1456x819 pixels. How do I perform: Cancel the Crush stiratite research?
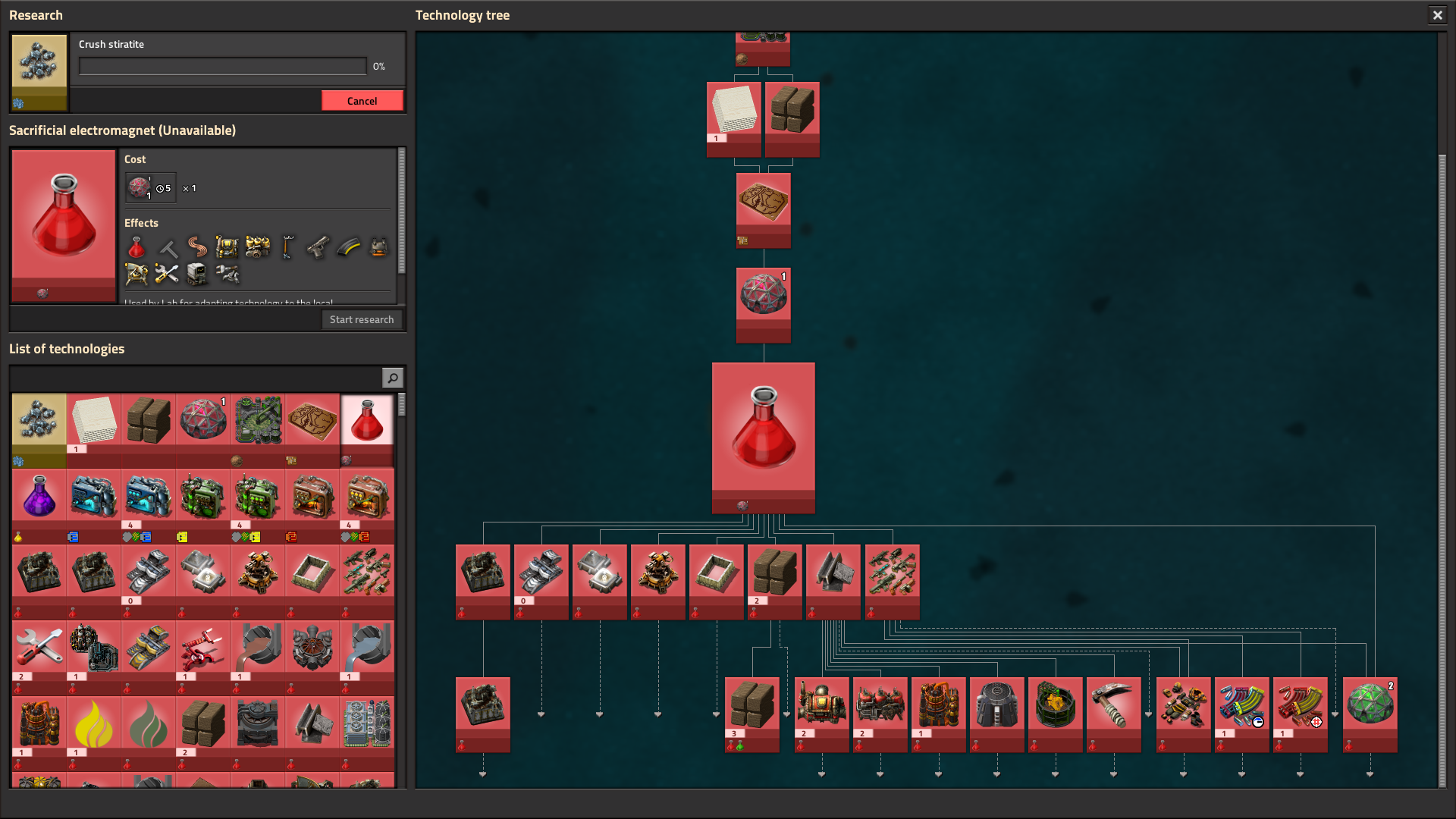coord(362,100)
